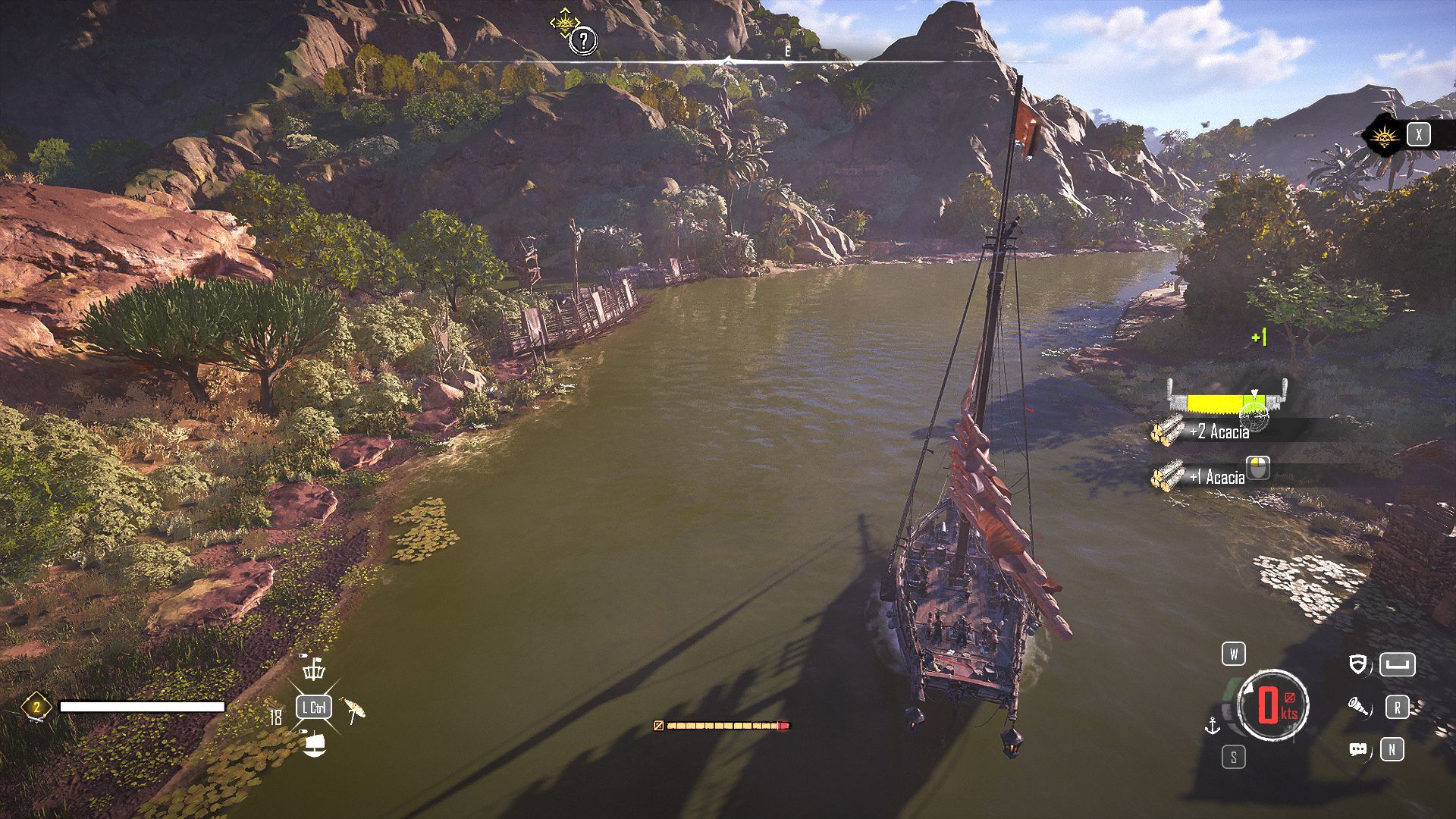Click the speed gauge dial showing knots
This screenshot has height=819, width=1456.
click(1272, 705)
